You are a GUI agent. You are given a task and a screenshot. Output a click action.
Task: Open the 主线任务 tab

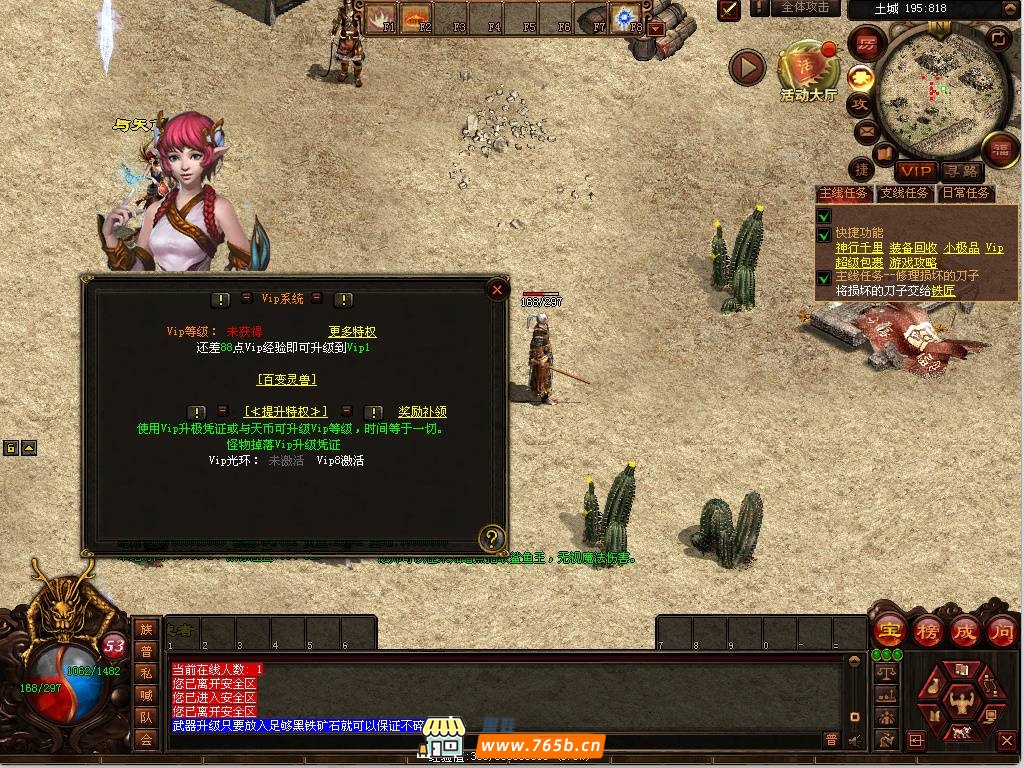[x=844, y=193]
